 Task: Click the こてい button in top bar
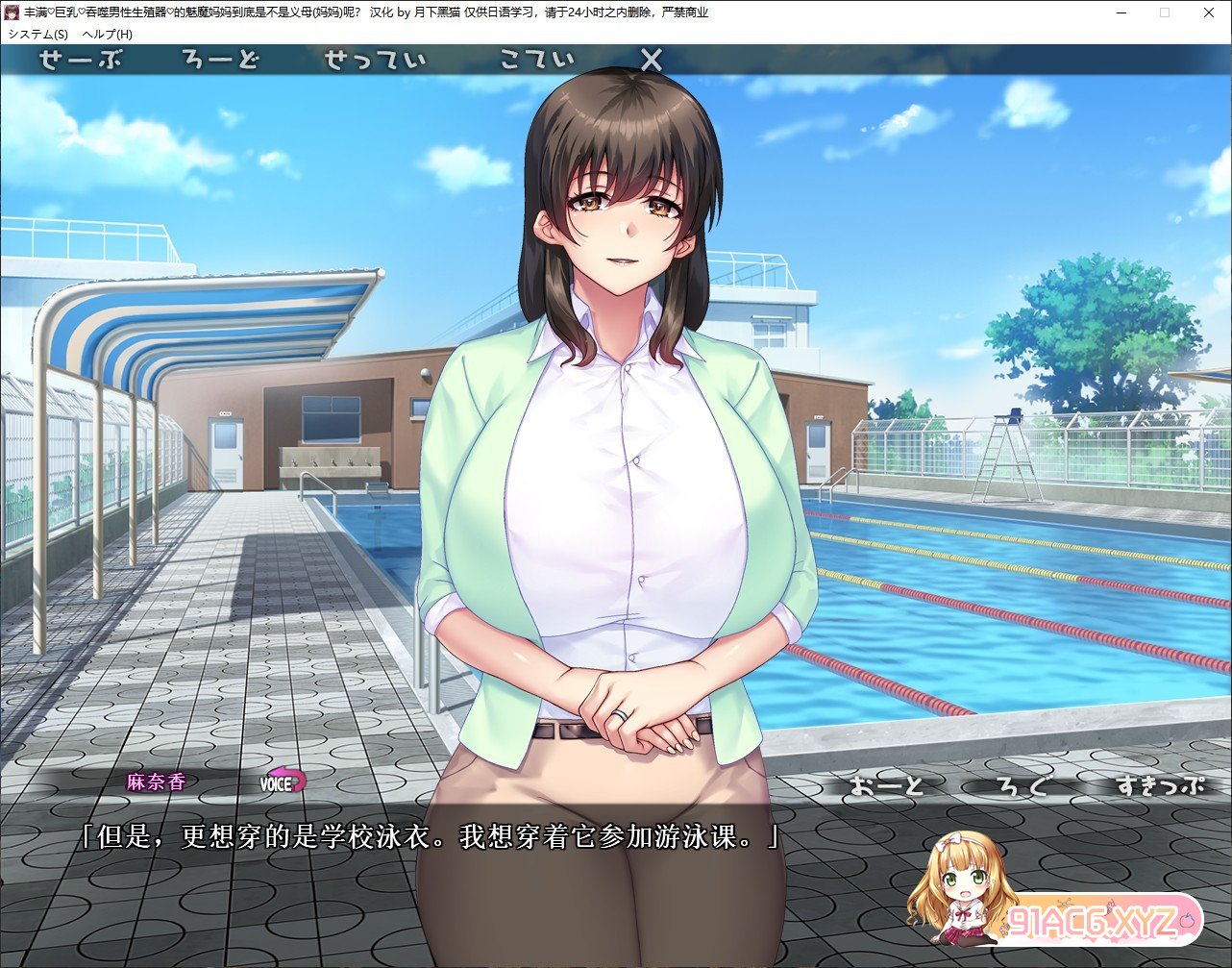(x=537, y=60)
